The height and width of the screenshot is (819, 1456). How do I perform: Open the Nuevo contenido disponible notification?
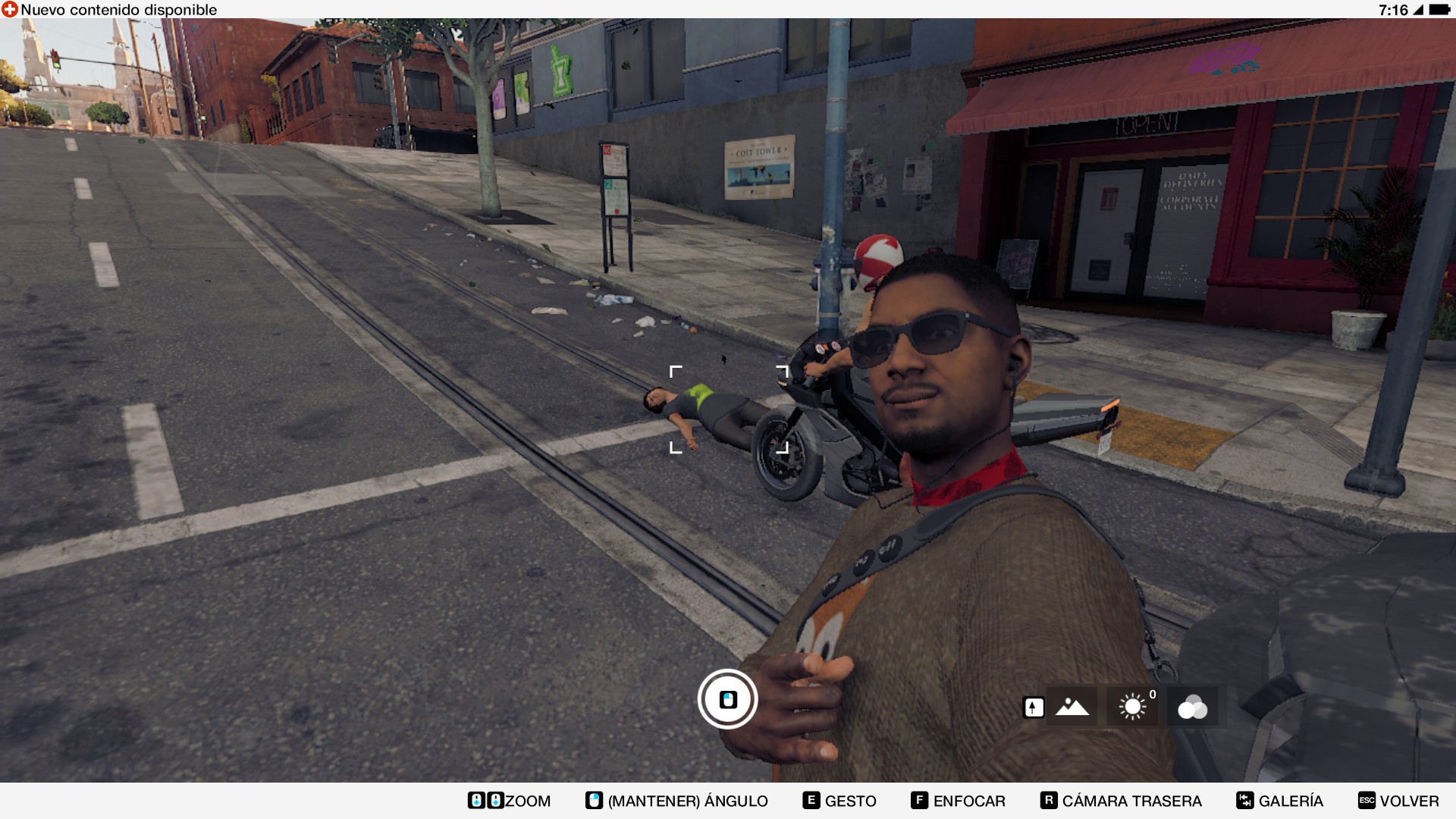pyautogui.click(x=110, y=10)
